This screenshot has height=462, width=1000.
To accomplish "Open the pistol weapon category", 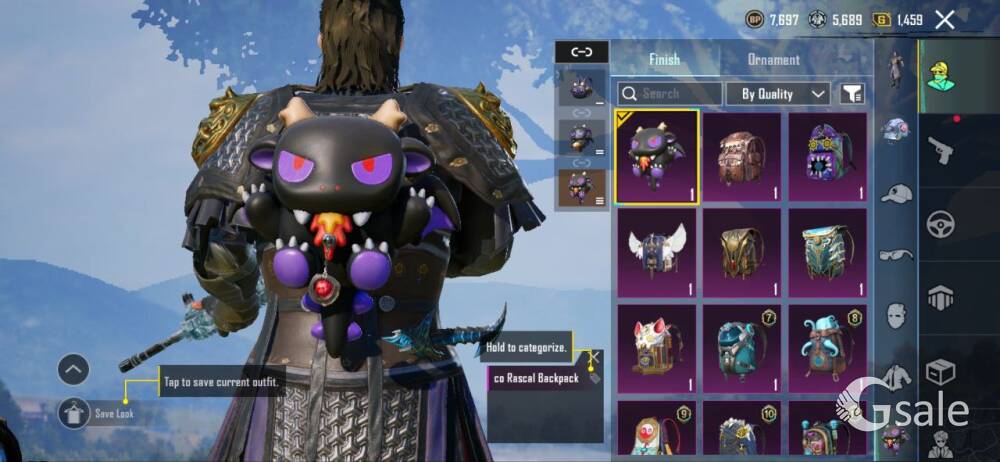I will 939,150.
